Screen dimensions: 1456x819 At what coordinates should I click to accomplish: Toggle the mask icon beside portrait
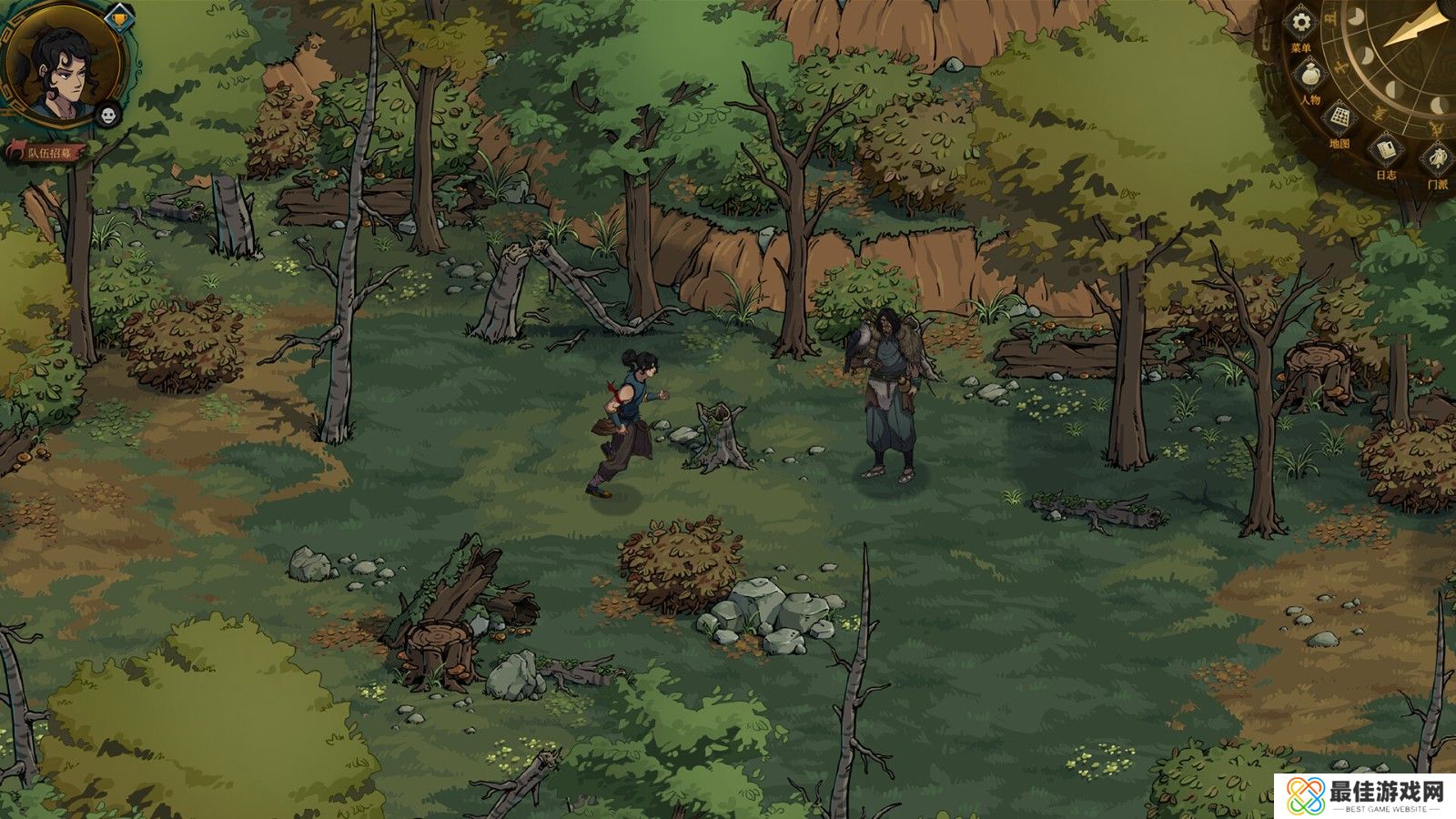click(x=108, y=114)
